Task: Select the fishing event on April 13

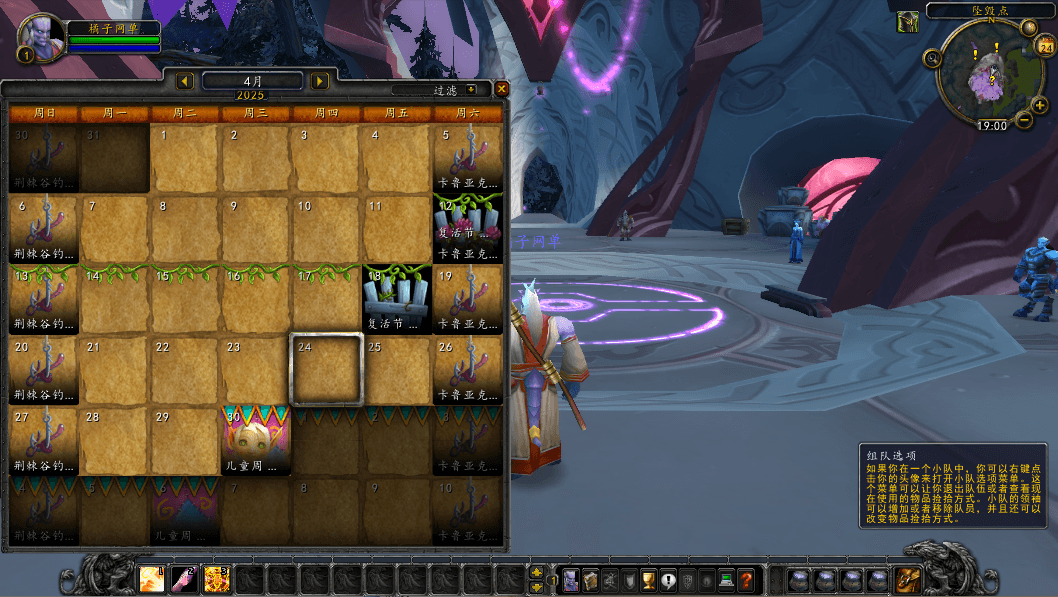Action: click(44, 299)
